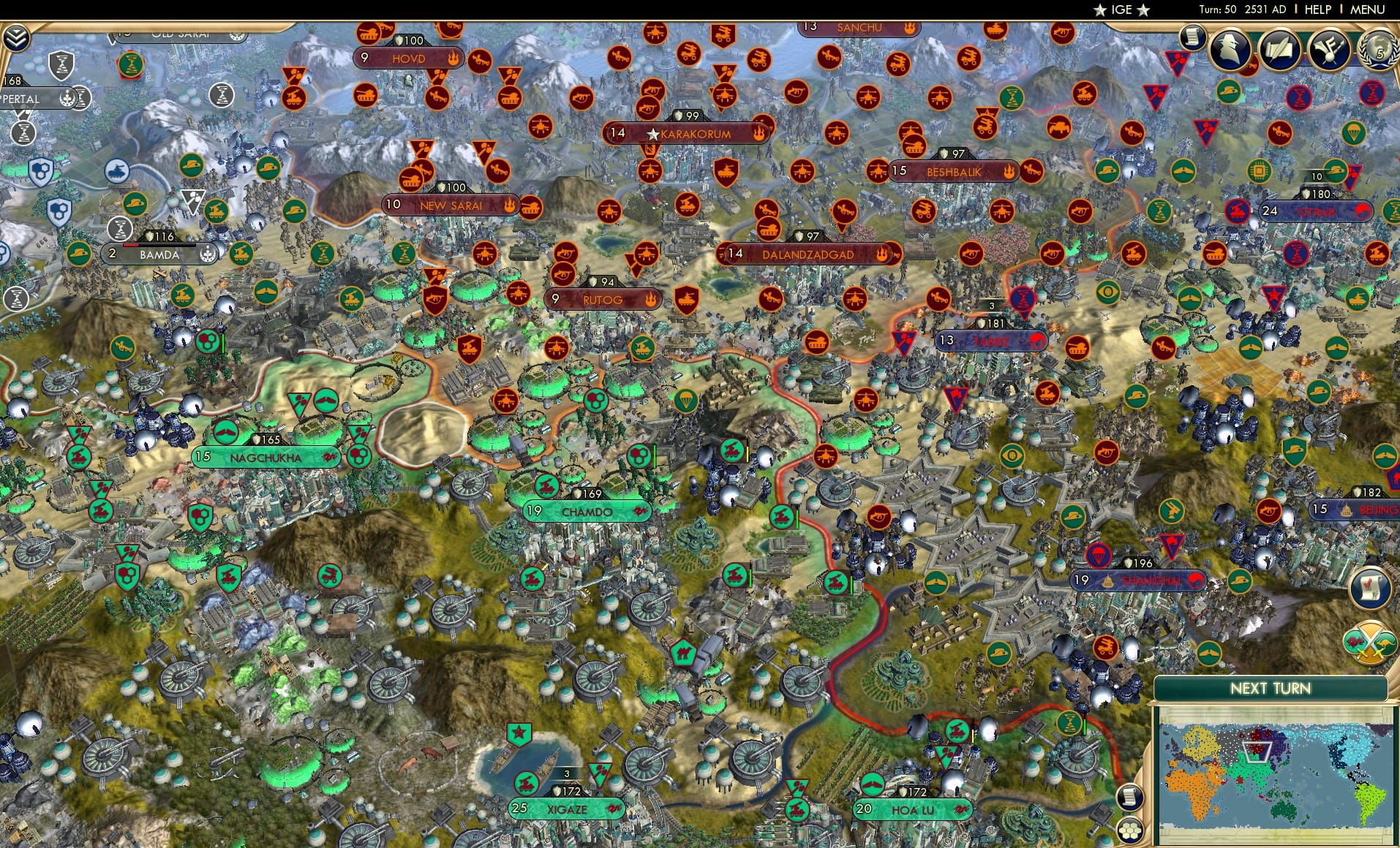Image resolution: width=1400 pixels, height=848 pixels.
Task: Click the small notifications scroll icon top-right
Action: coord(1192,38)
